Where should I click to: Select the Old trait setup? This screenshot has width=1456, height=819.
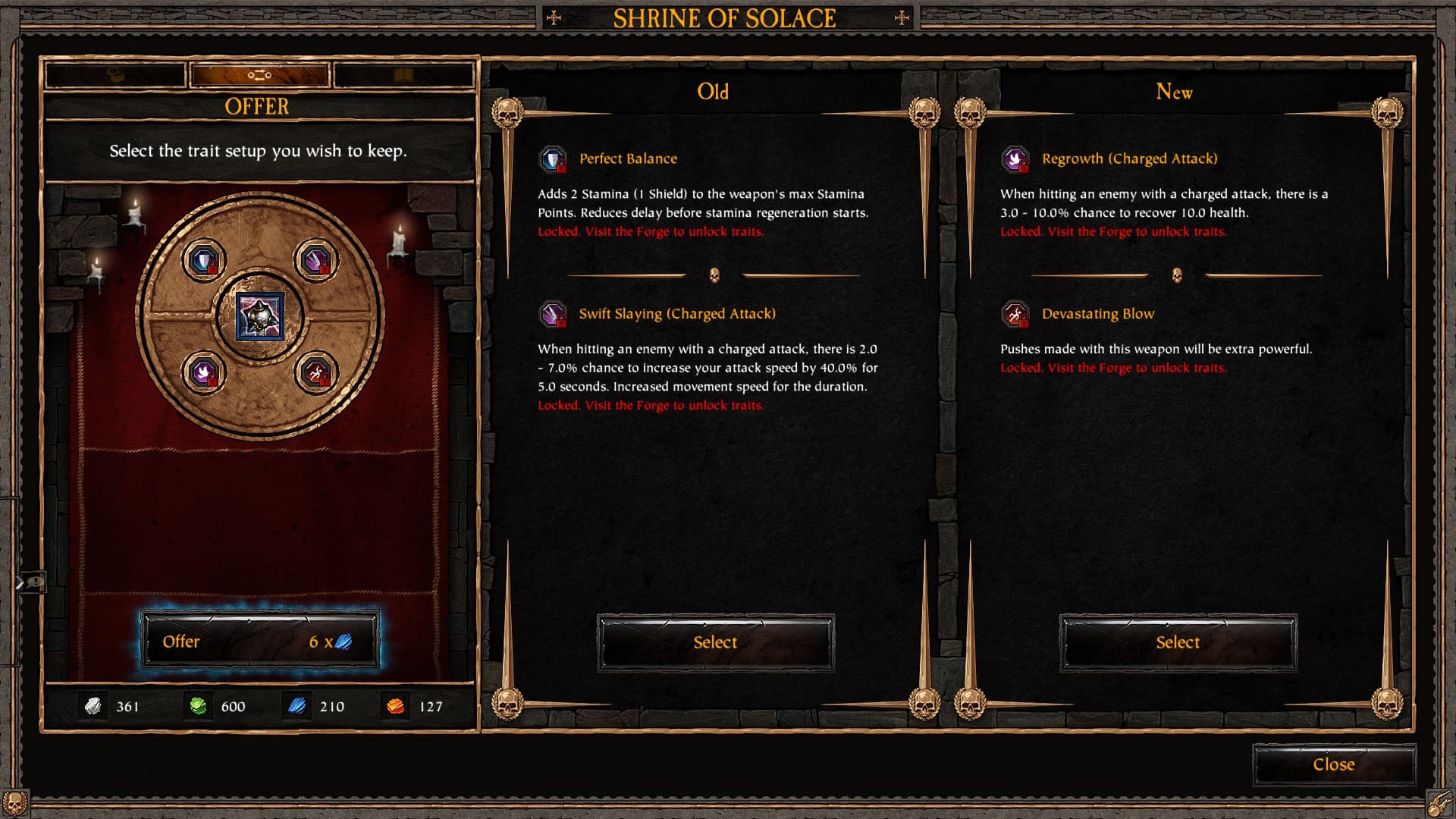[715, 642]
